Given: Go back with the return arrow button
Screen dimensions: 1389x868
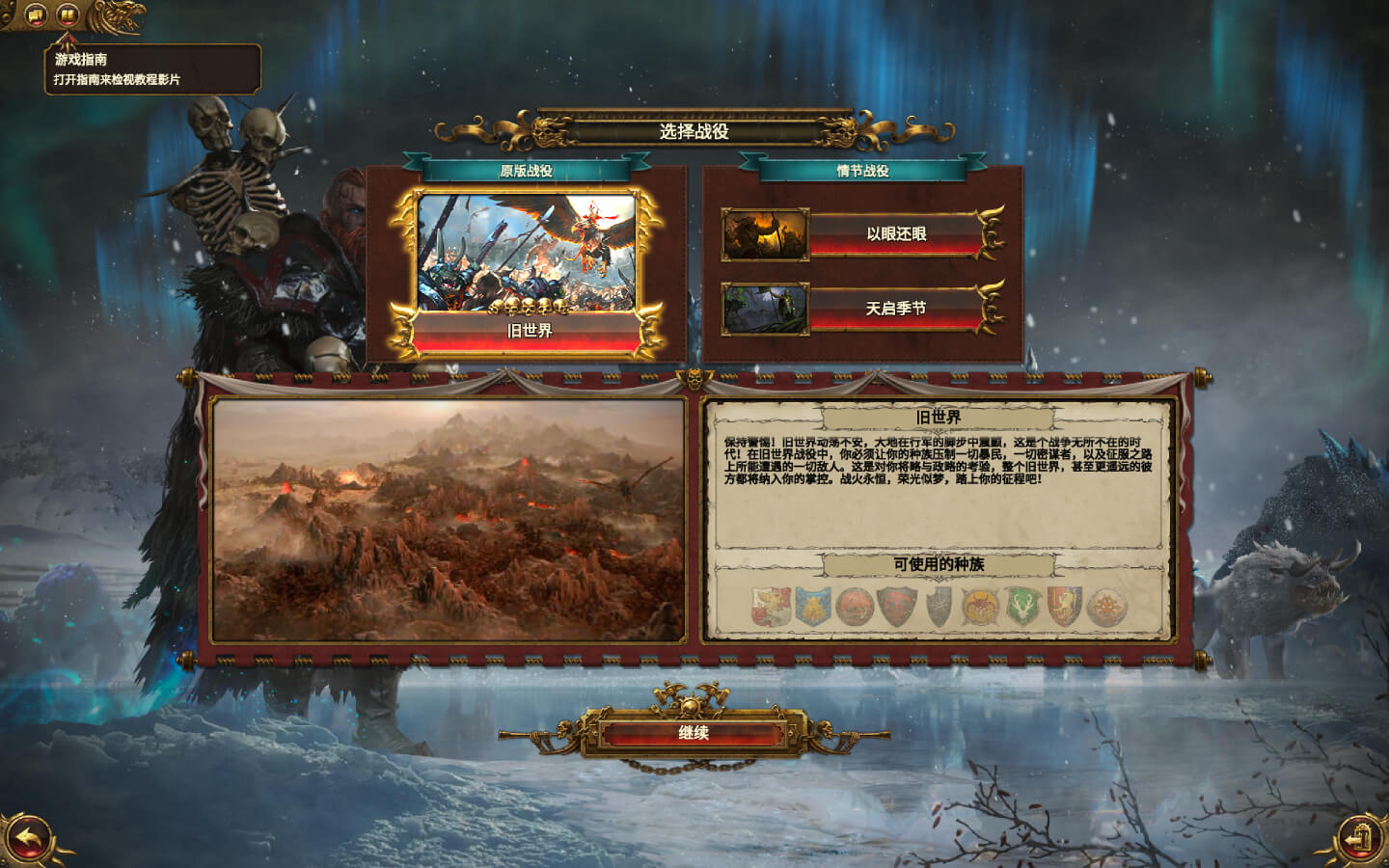Looking at the screenshot, I should pyautogui.click(x=29, y=838).
